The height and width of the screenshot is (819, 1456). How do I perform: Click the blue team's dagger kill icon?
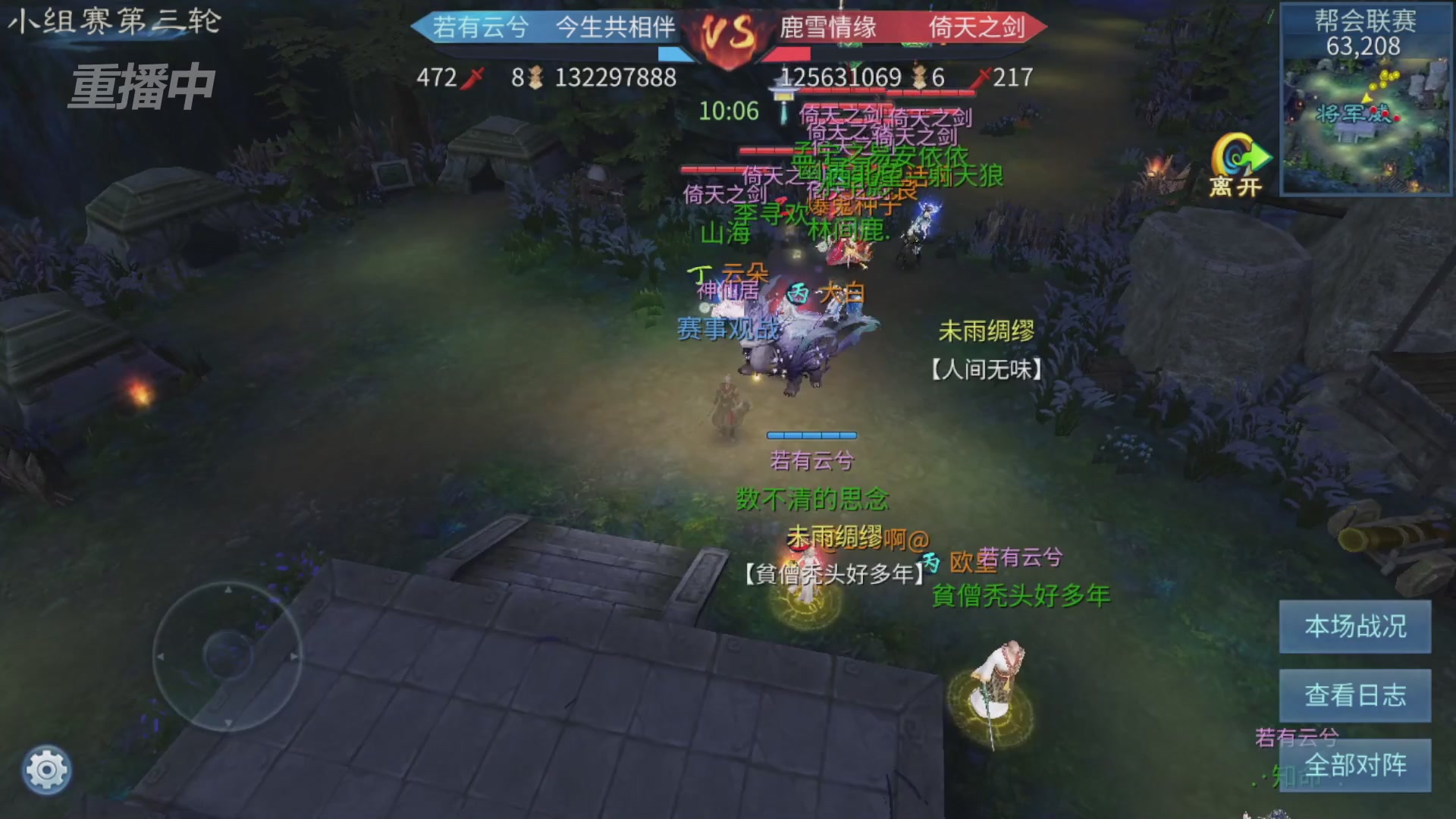tap(472, 77)
